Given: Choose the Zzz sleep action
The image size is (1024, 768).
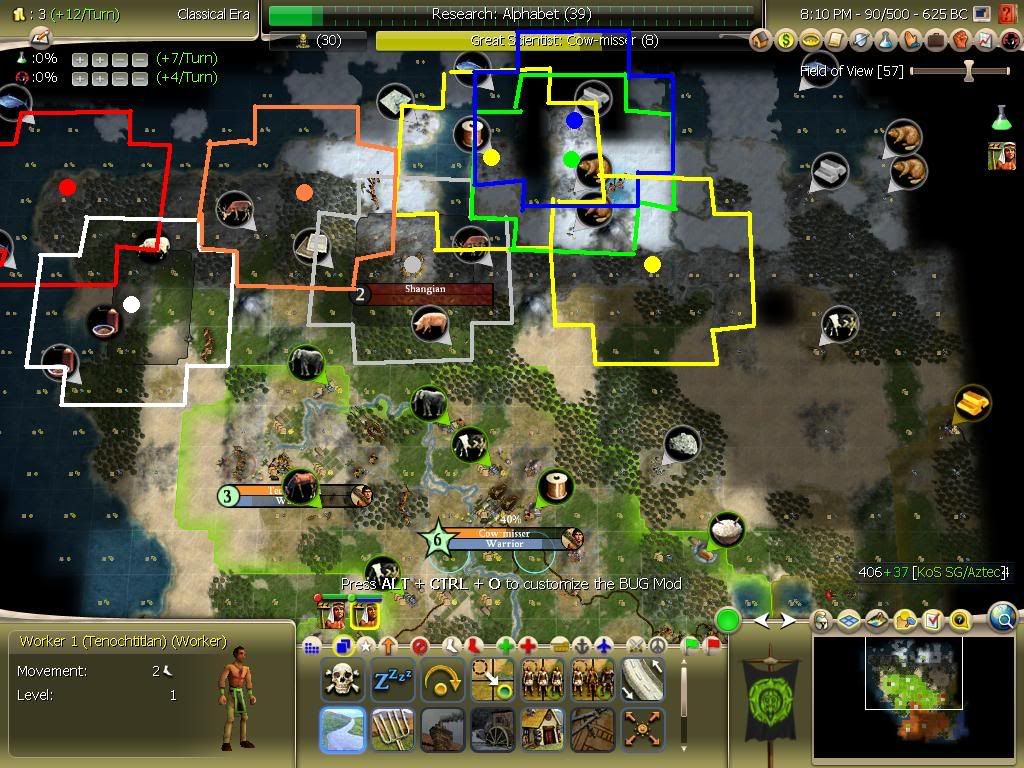Looking at the screenshot, I should tap(391, 680).
